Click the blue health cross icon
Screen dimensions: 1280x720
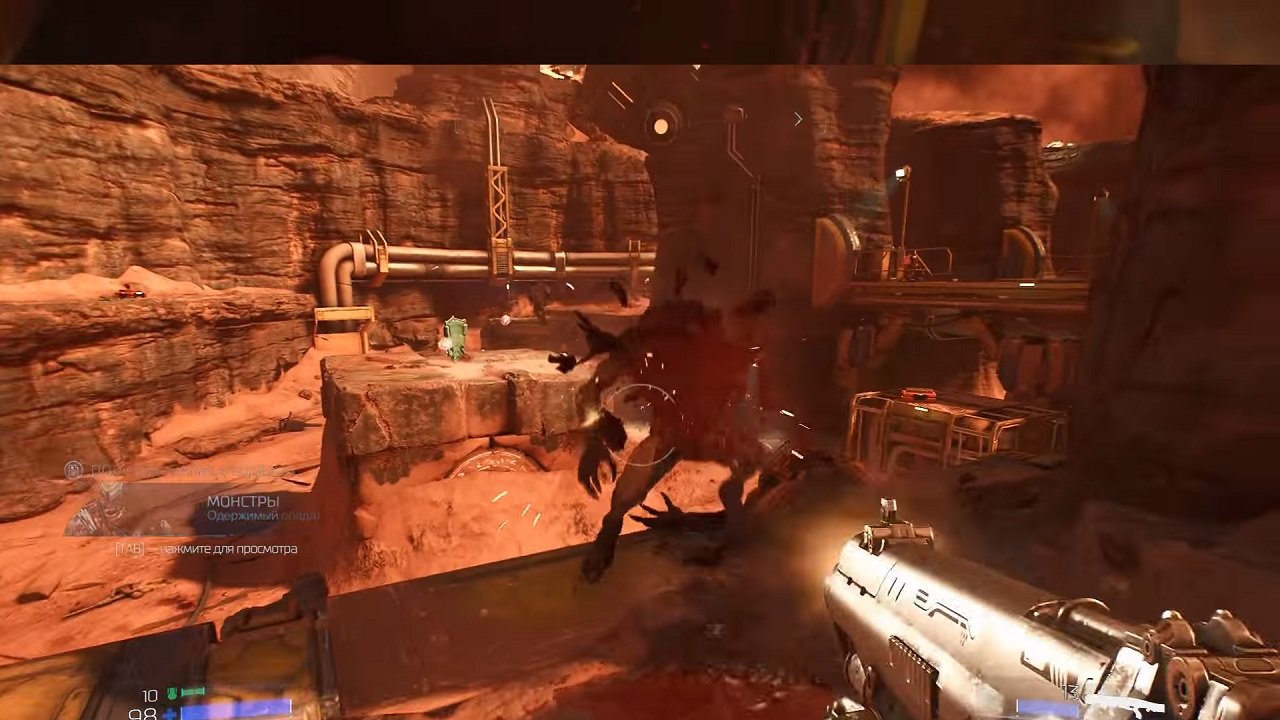(172, 714)
